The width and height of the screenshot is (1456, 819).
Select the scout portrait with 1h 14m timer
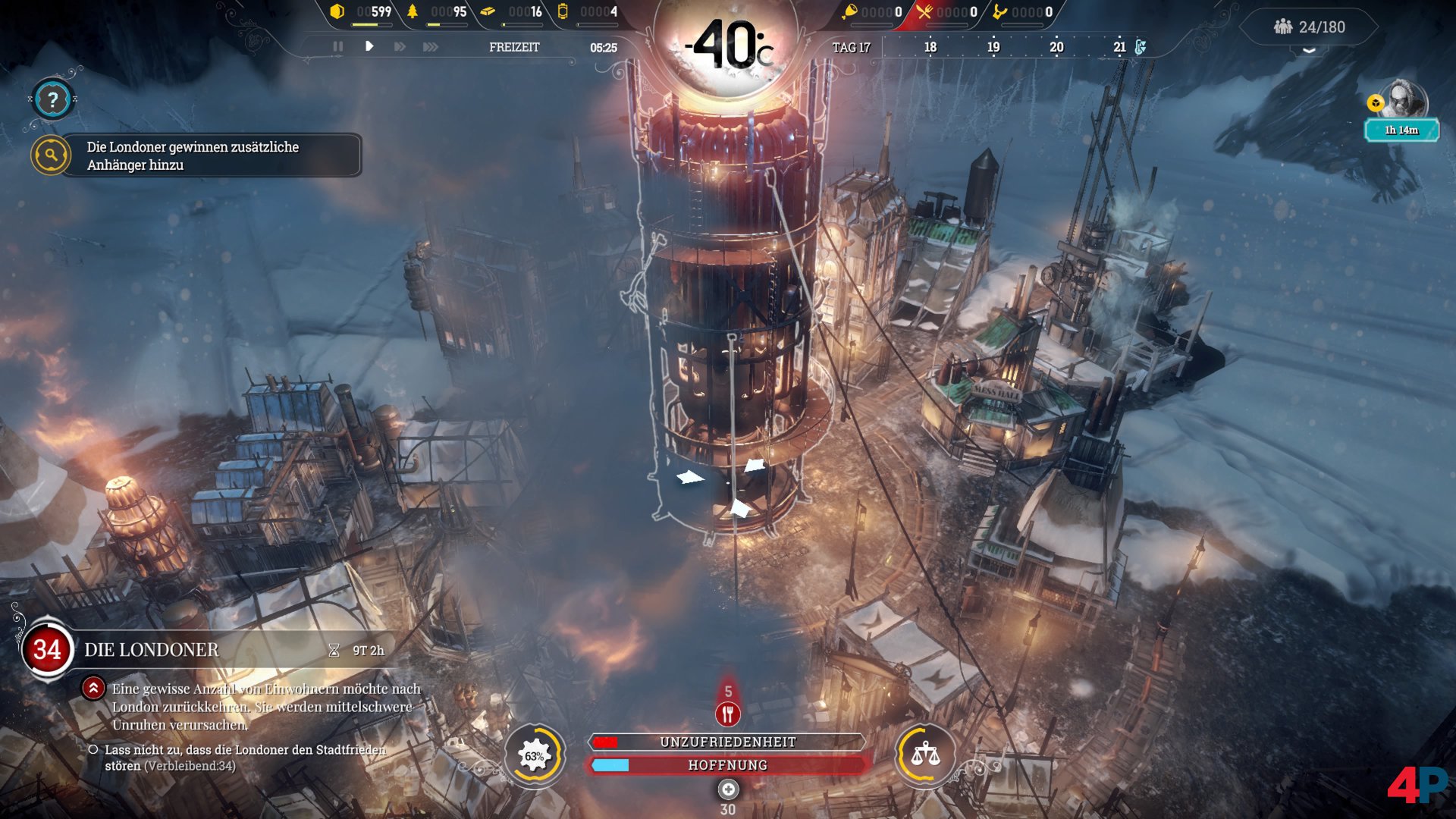(1405, 102)
